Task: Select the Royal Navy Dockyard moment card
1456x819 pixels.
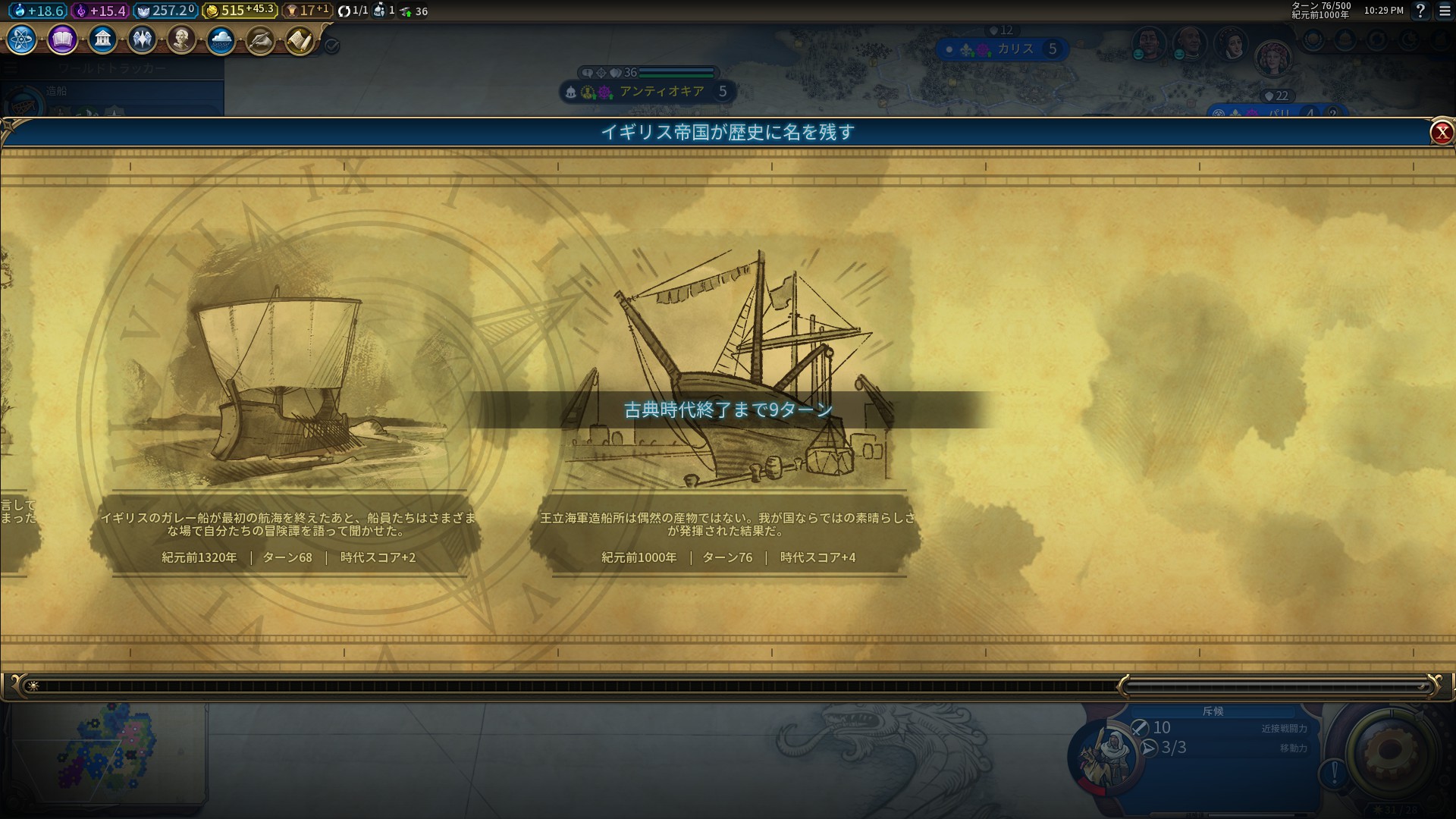Action: pyautogui.click(x=726, y=402)
